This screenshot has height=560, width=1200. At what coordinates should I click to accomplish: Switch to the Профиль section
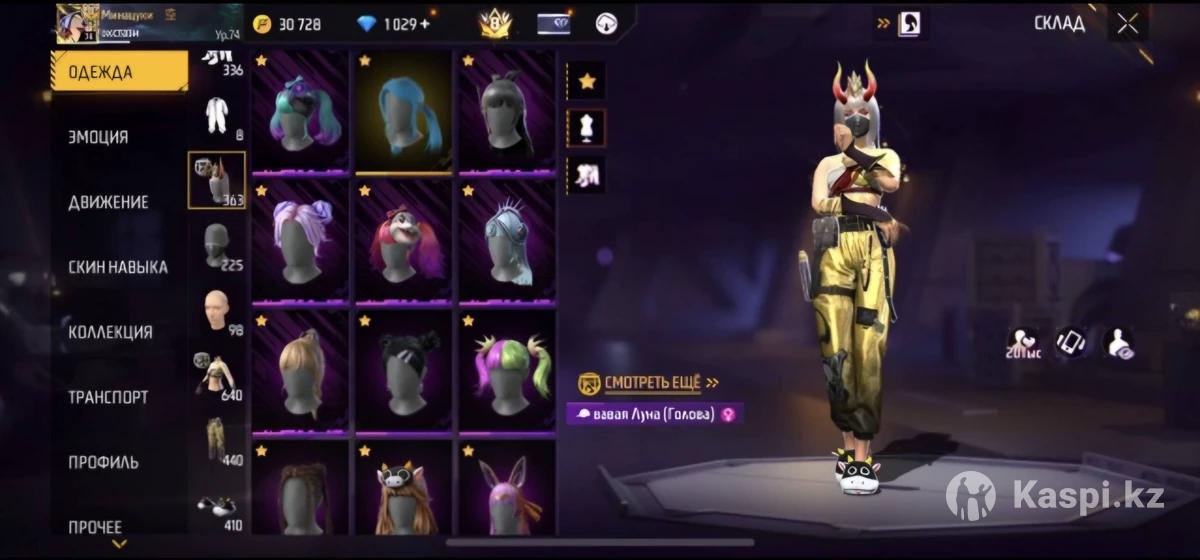coord(103,462)
